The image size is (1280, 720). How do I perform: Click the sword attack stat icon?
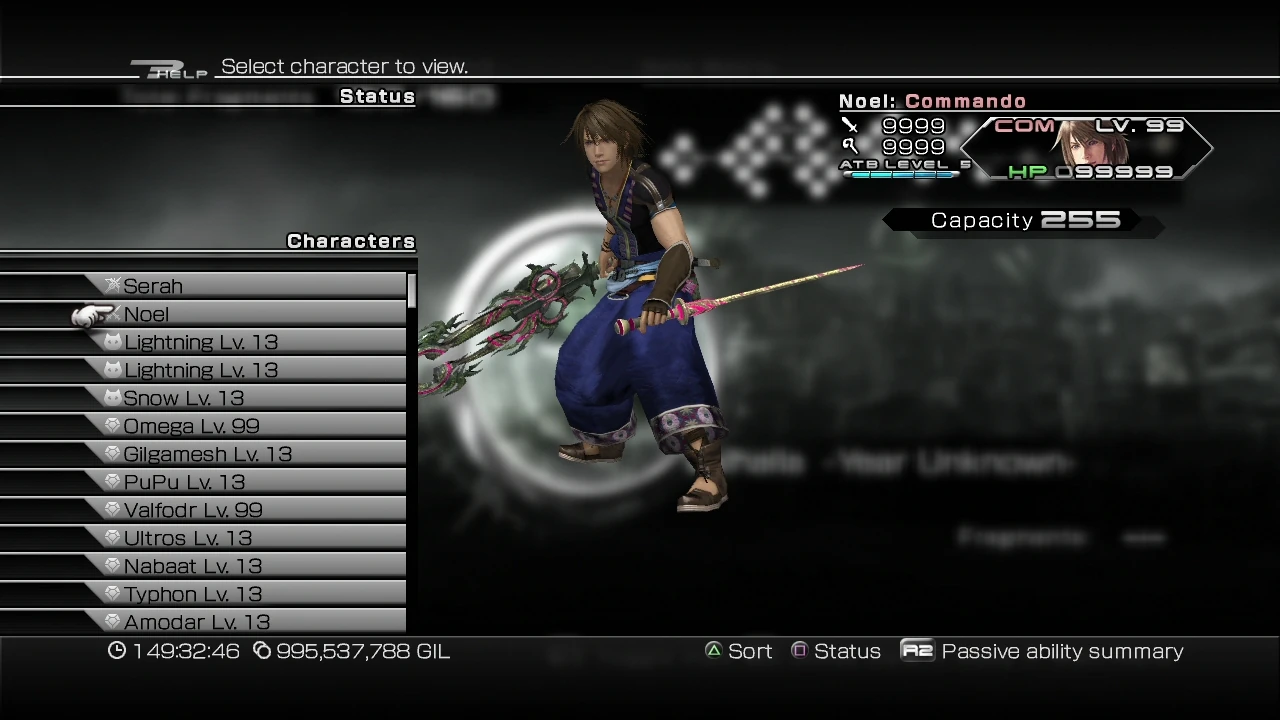tap(850, 124)
